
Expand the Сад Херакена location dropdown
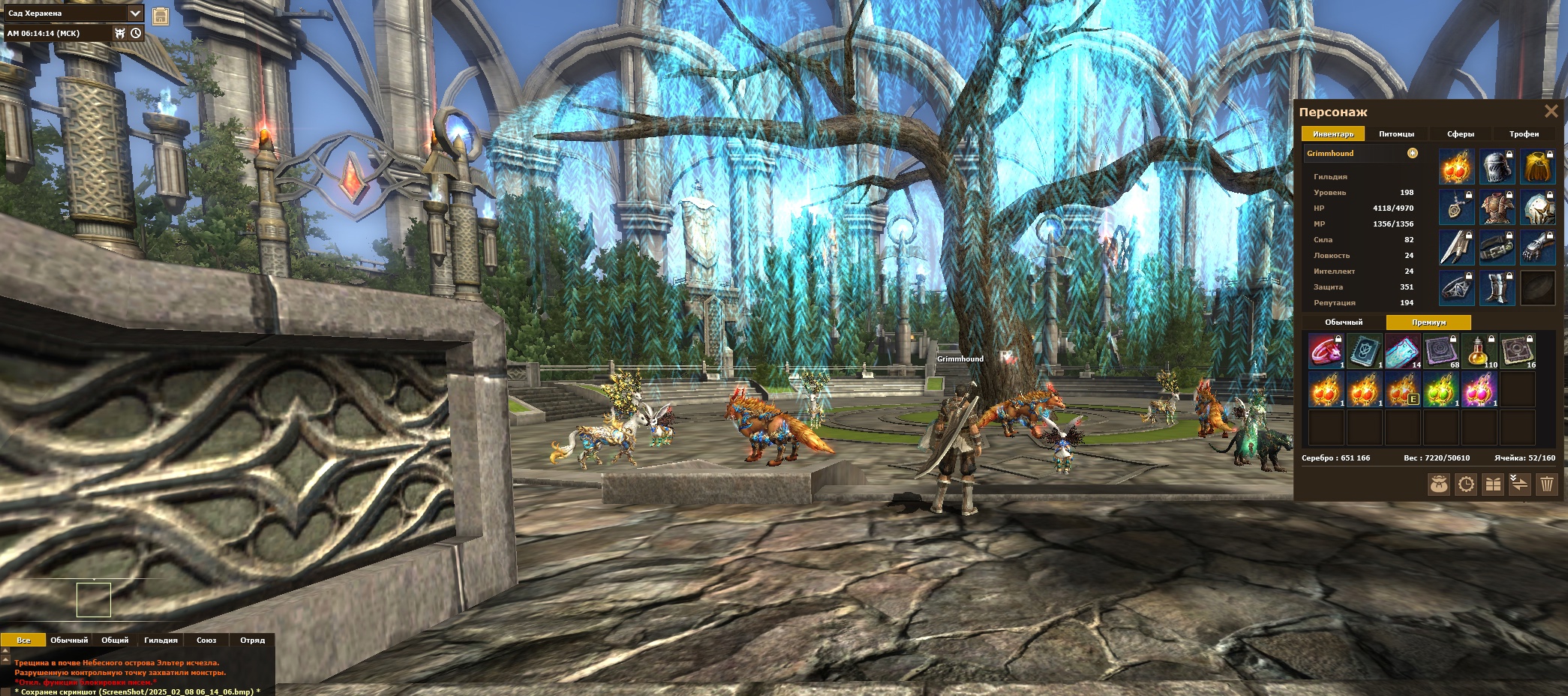135,13
